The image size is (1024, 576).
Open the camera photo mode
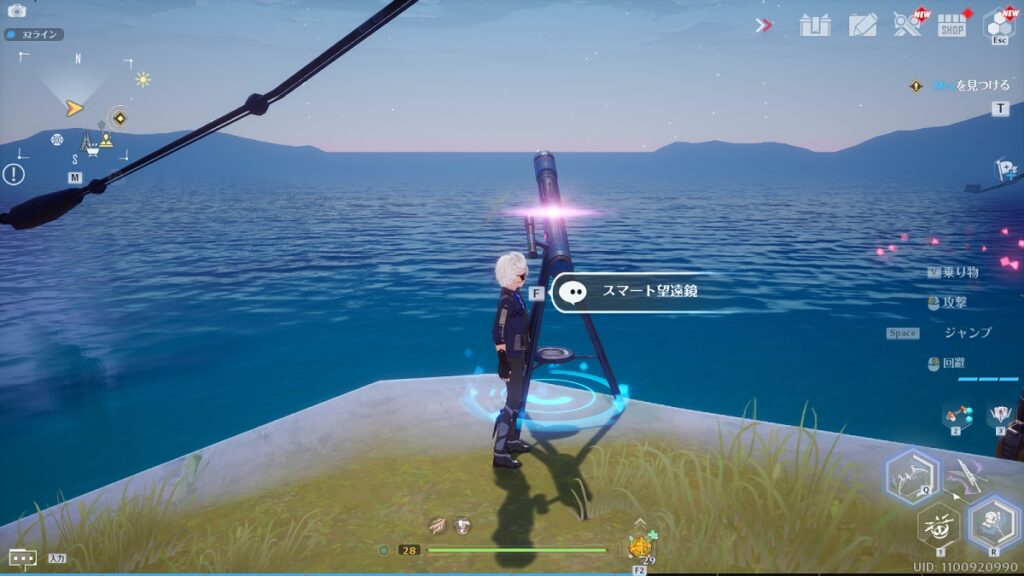click(16, 10)
